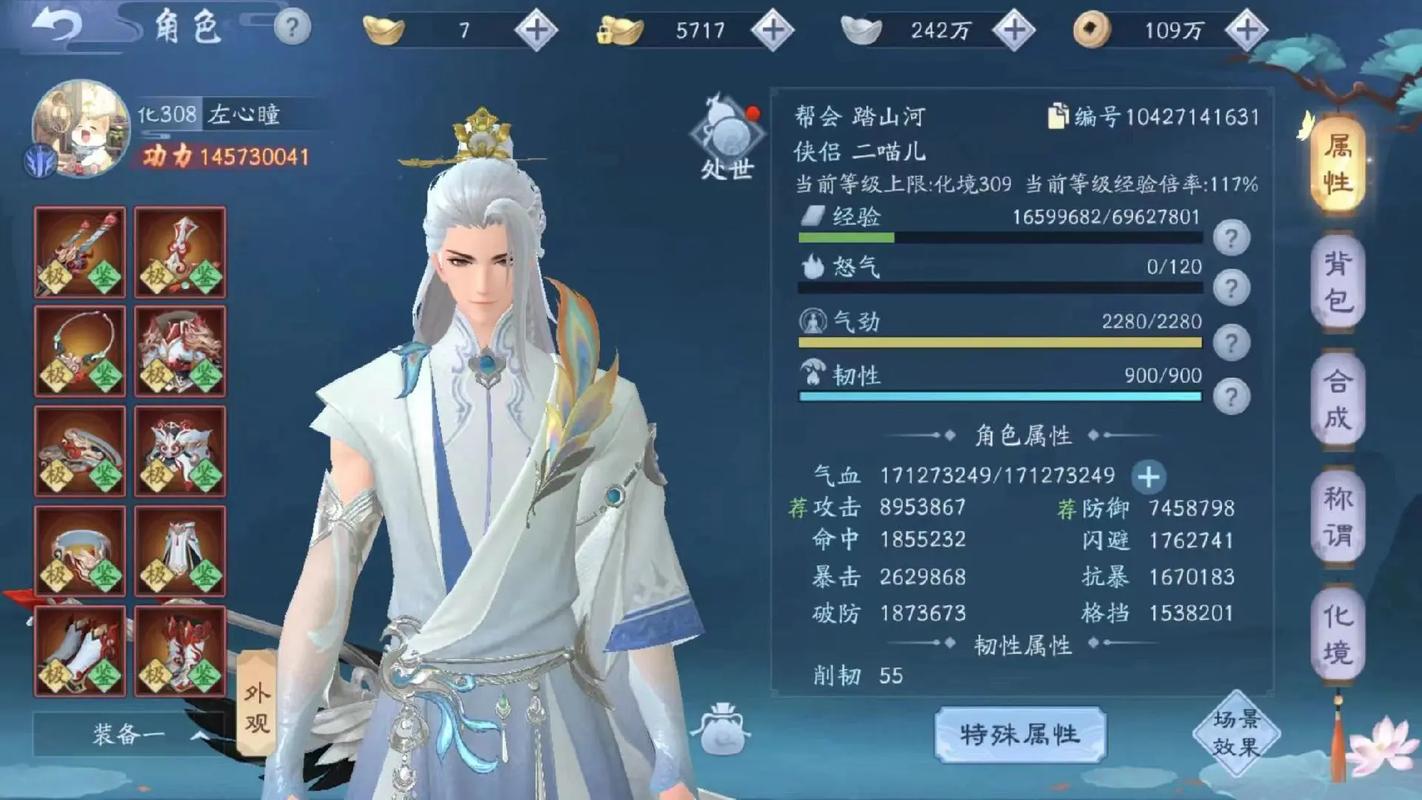Screen dimensions: 1422x800
Task: Click the top-left weapon equipment slot
Action: [x=78, y=251]
